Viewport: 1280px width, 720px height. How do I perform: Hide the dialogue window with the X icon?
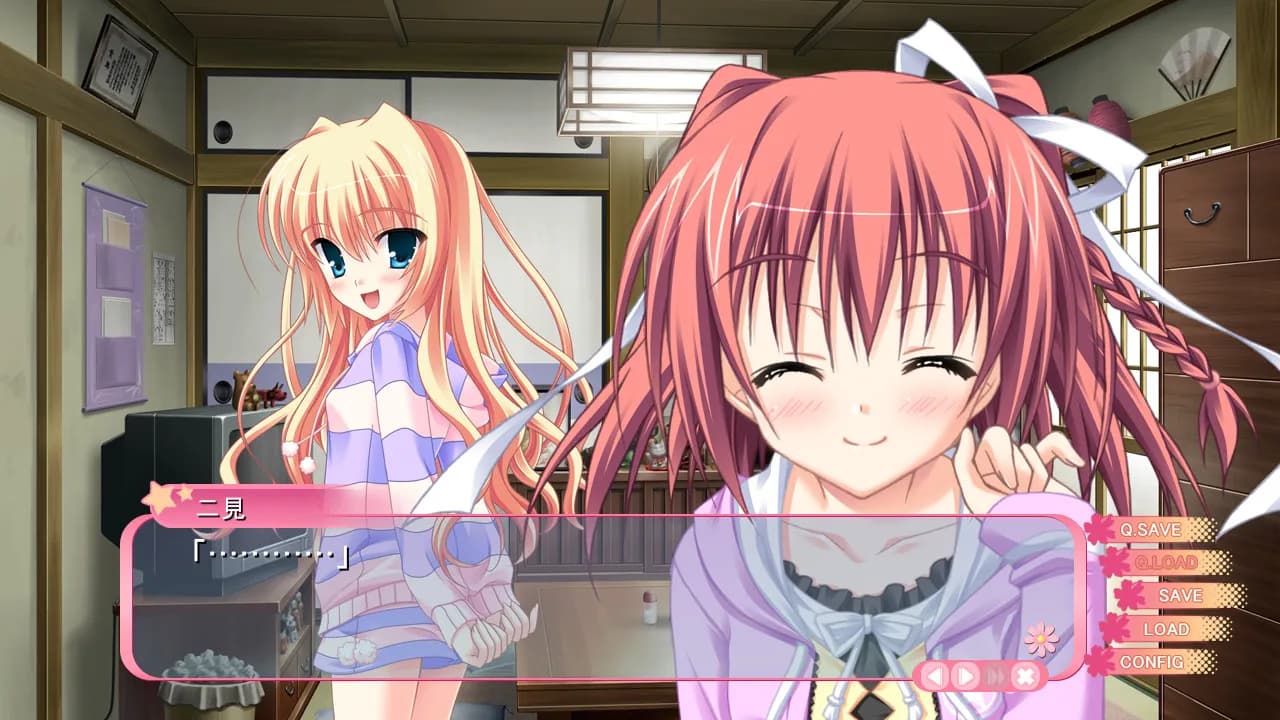[x=1024, y=675]
